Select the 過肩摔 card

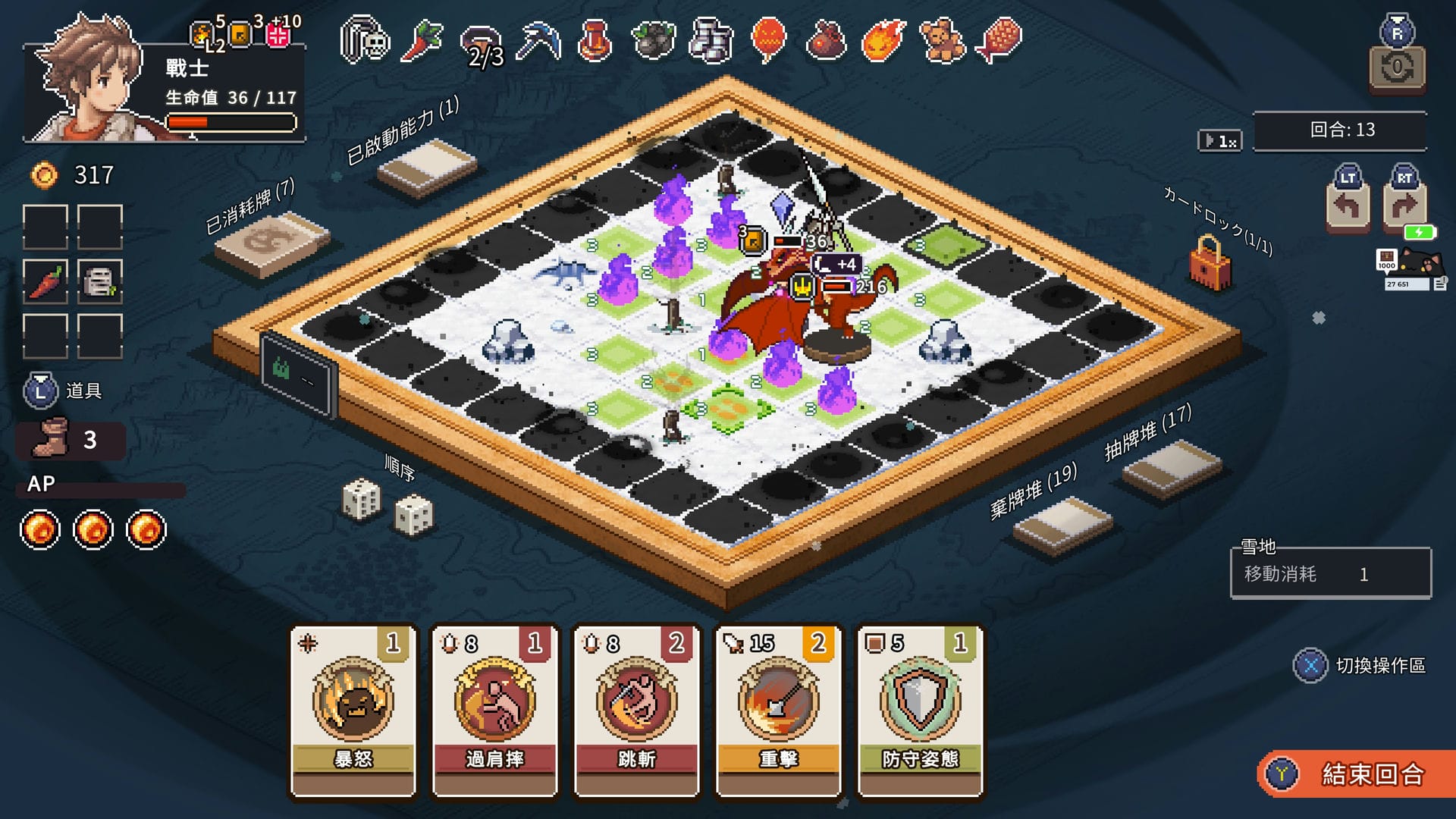coord(494,711)
